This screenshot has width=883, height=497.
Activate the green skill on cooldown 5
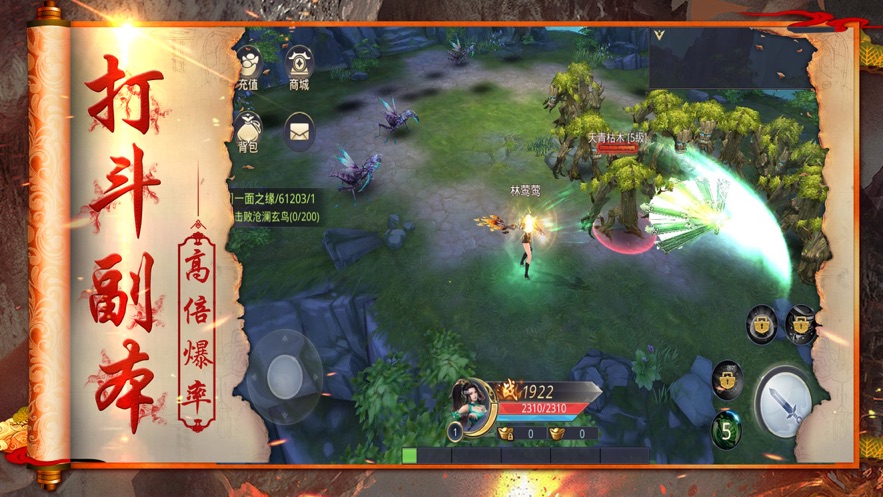click(727, 431)
